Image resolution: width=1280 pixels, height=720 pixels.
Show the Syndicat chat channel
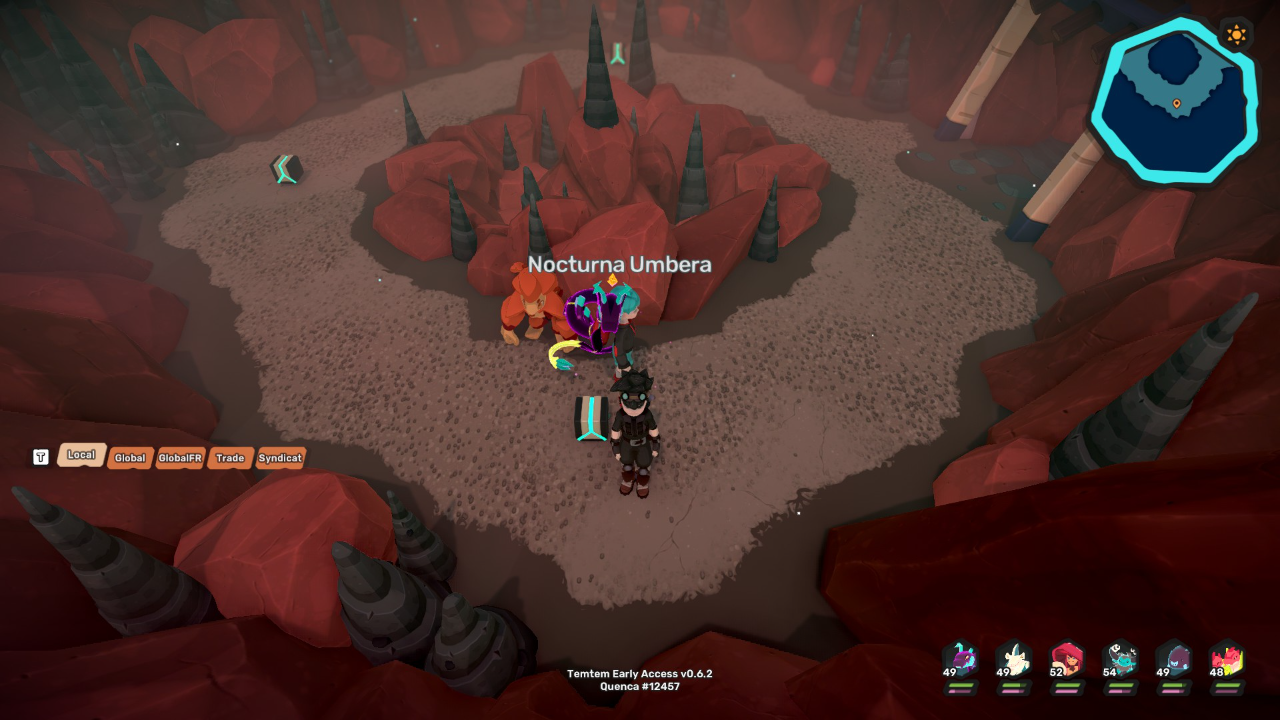(280, 458)
